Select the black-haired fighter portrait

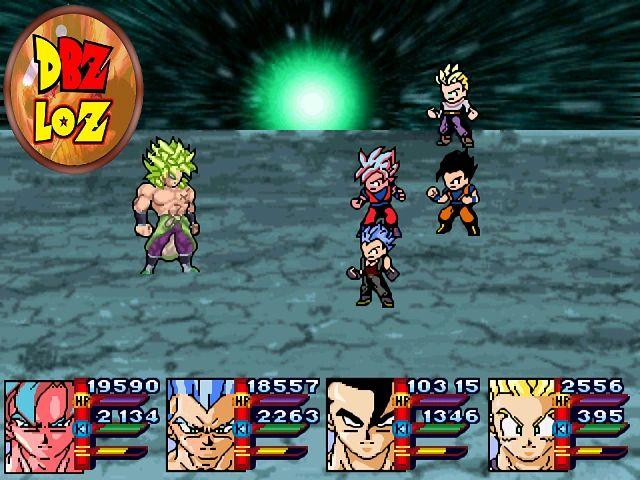tap(361, 425)
